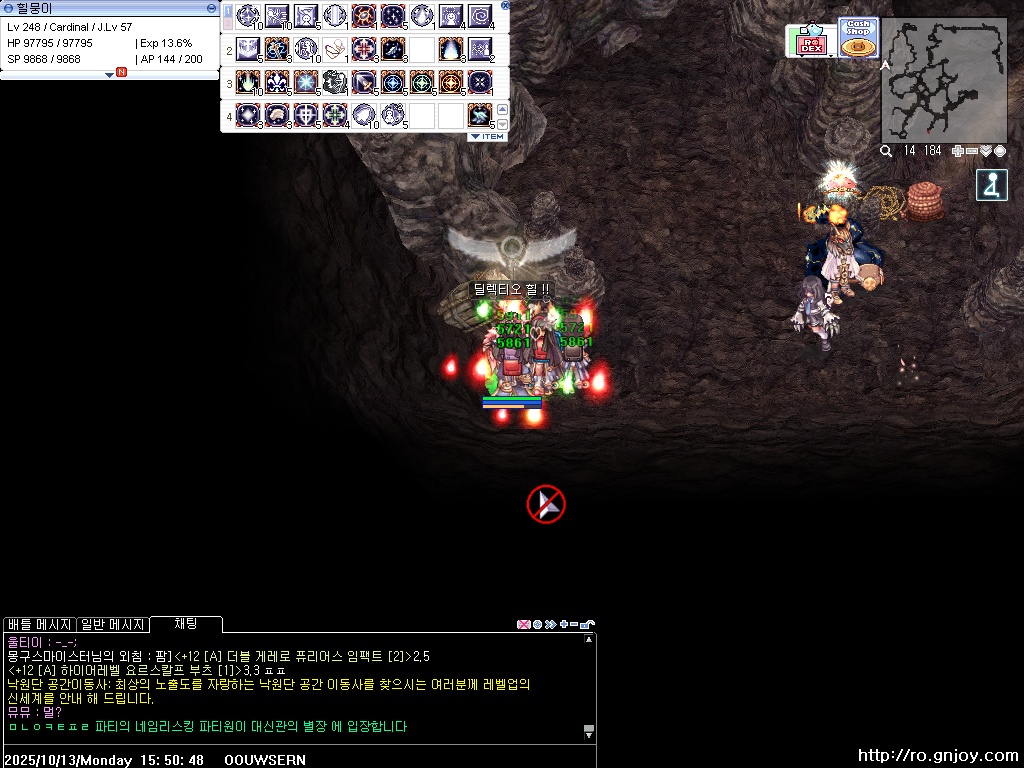Switch to the 일반 메시지 tab

(x=112, y=624)
